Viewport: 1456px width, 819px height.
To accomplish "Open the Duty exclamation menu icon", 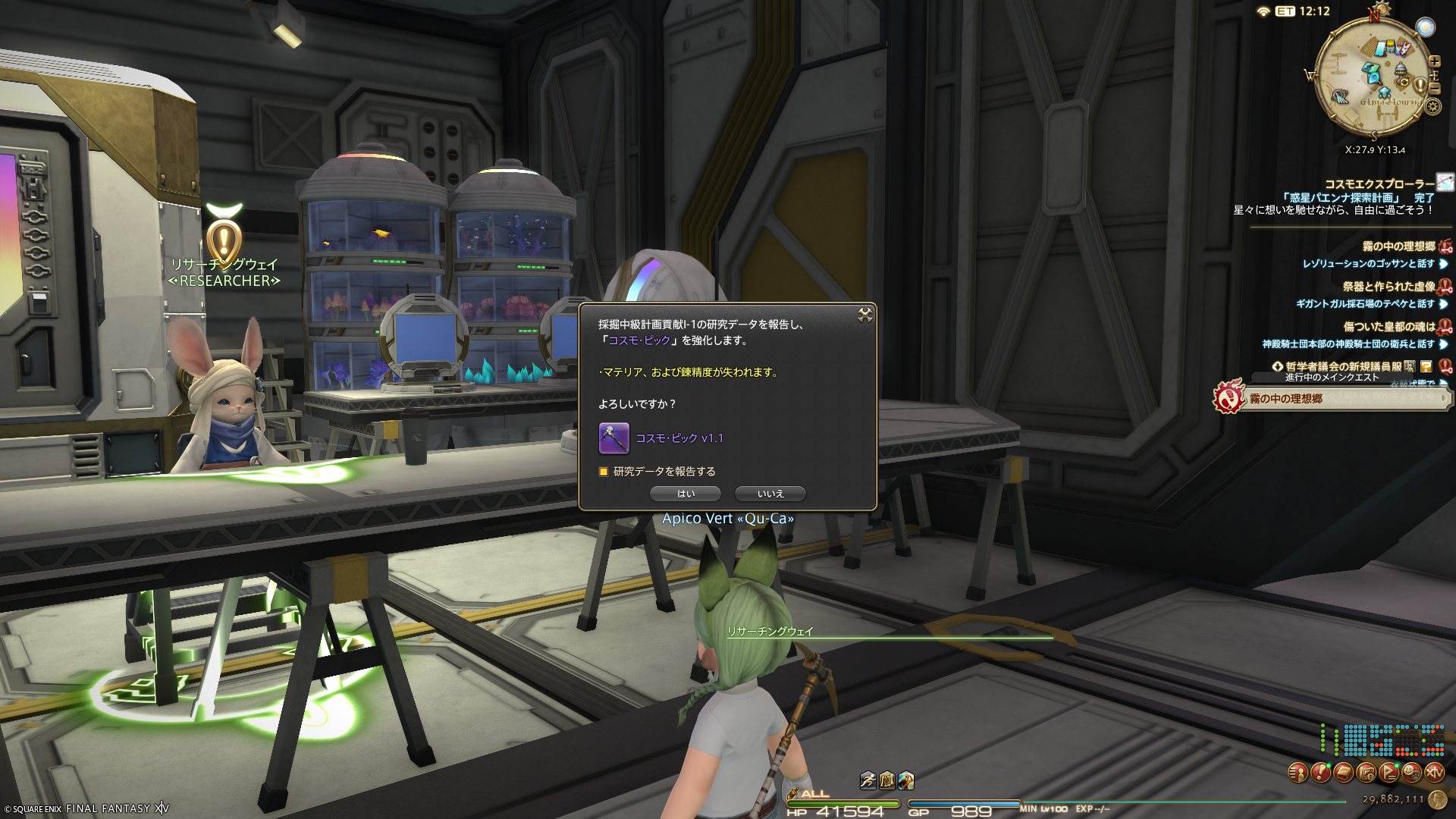I will [1320, 773].
